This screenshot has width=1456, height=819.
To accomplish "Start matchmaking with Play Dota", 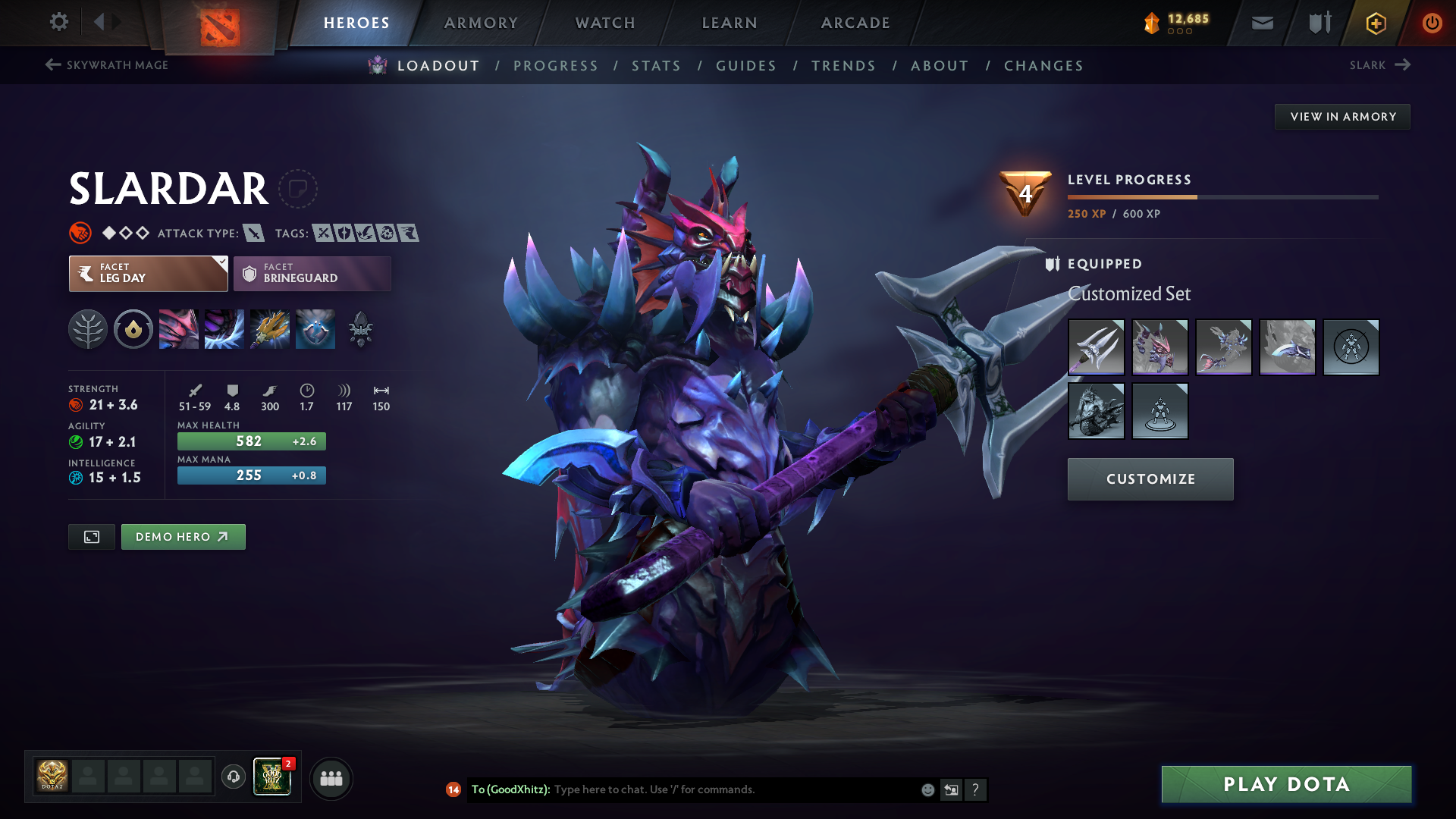I will pyautogui.click(x=1286, y=784).
